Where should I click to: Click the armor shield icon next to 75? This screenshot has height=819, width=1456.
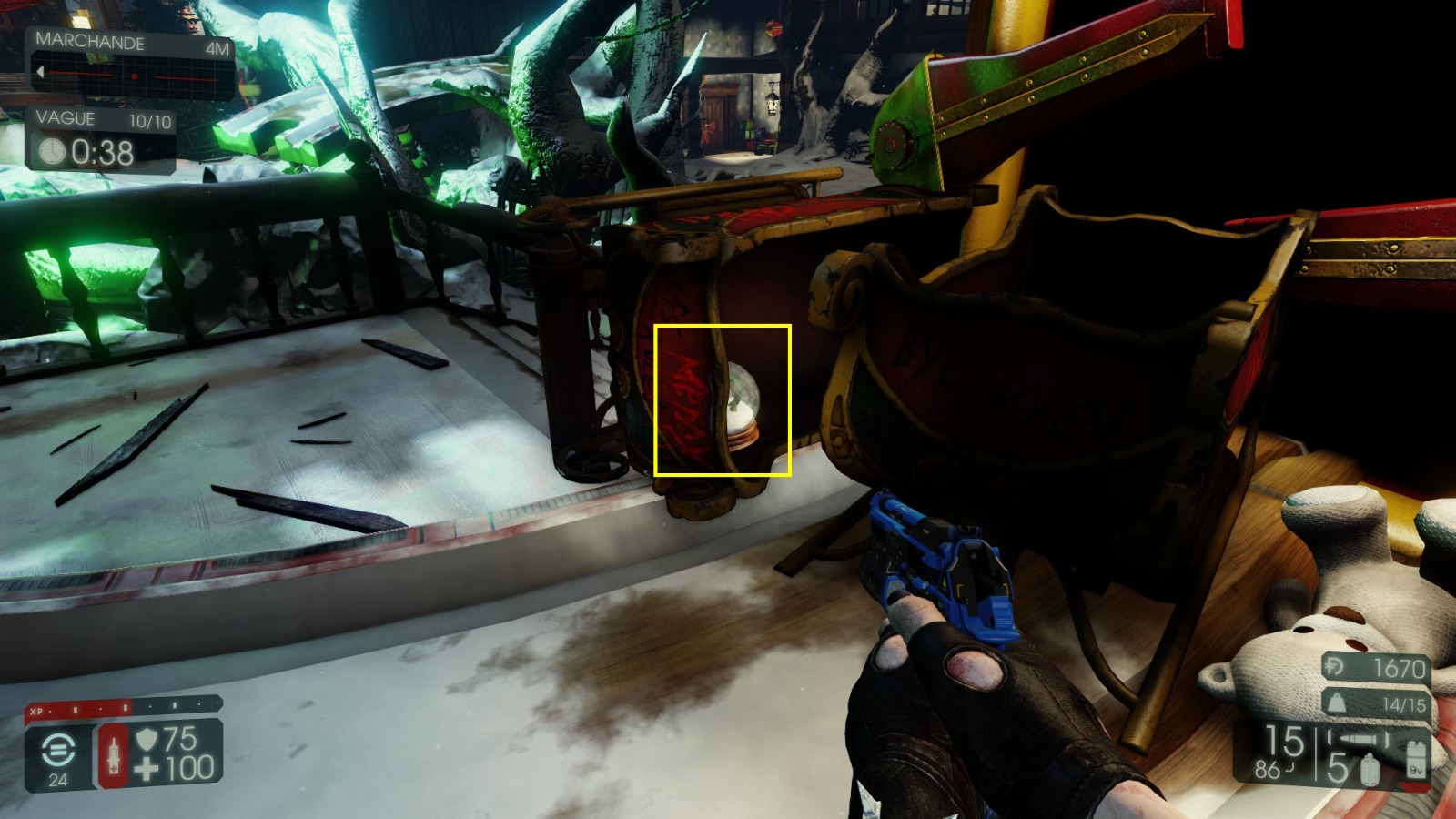146,740
